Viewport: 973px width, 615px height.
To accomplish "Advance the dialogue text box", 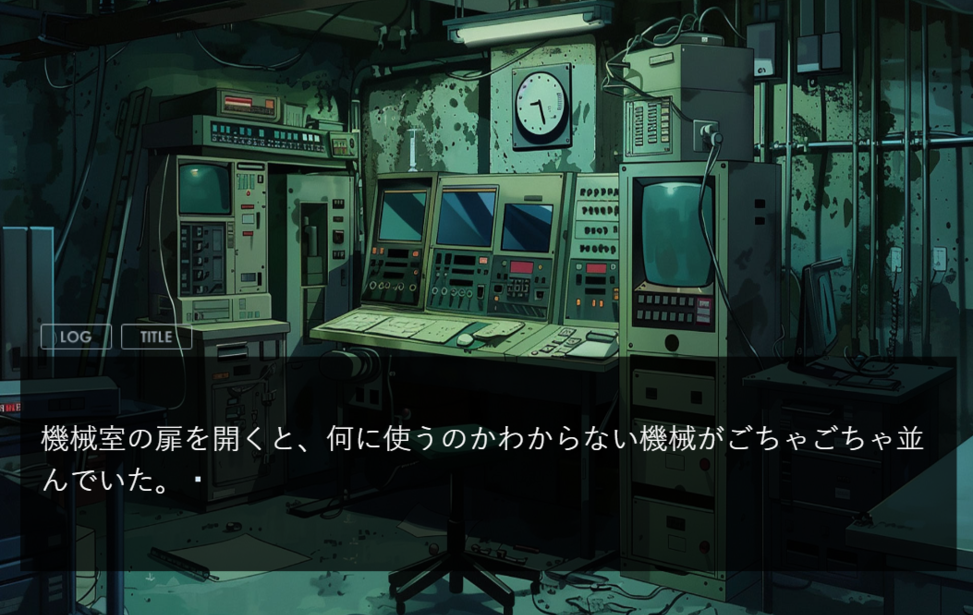I will pyautogui.click(x=486, y=461).
